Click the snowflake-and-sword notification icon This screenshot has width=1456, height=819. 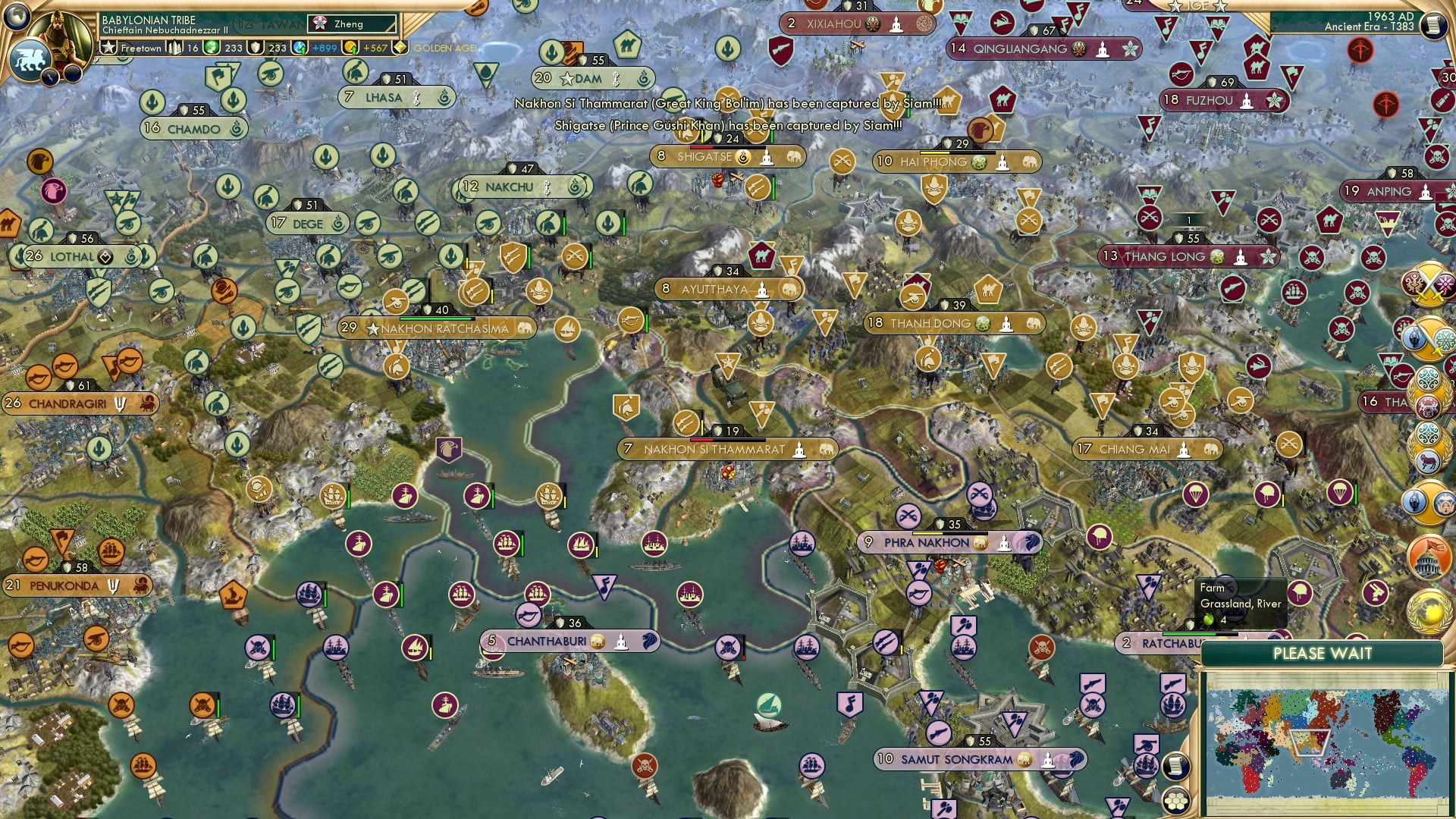[1430, 337]
